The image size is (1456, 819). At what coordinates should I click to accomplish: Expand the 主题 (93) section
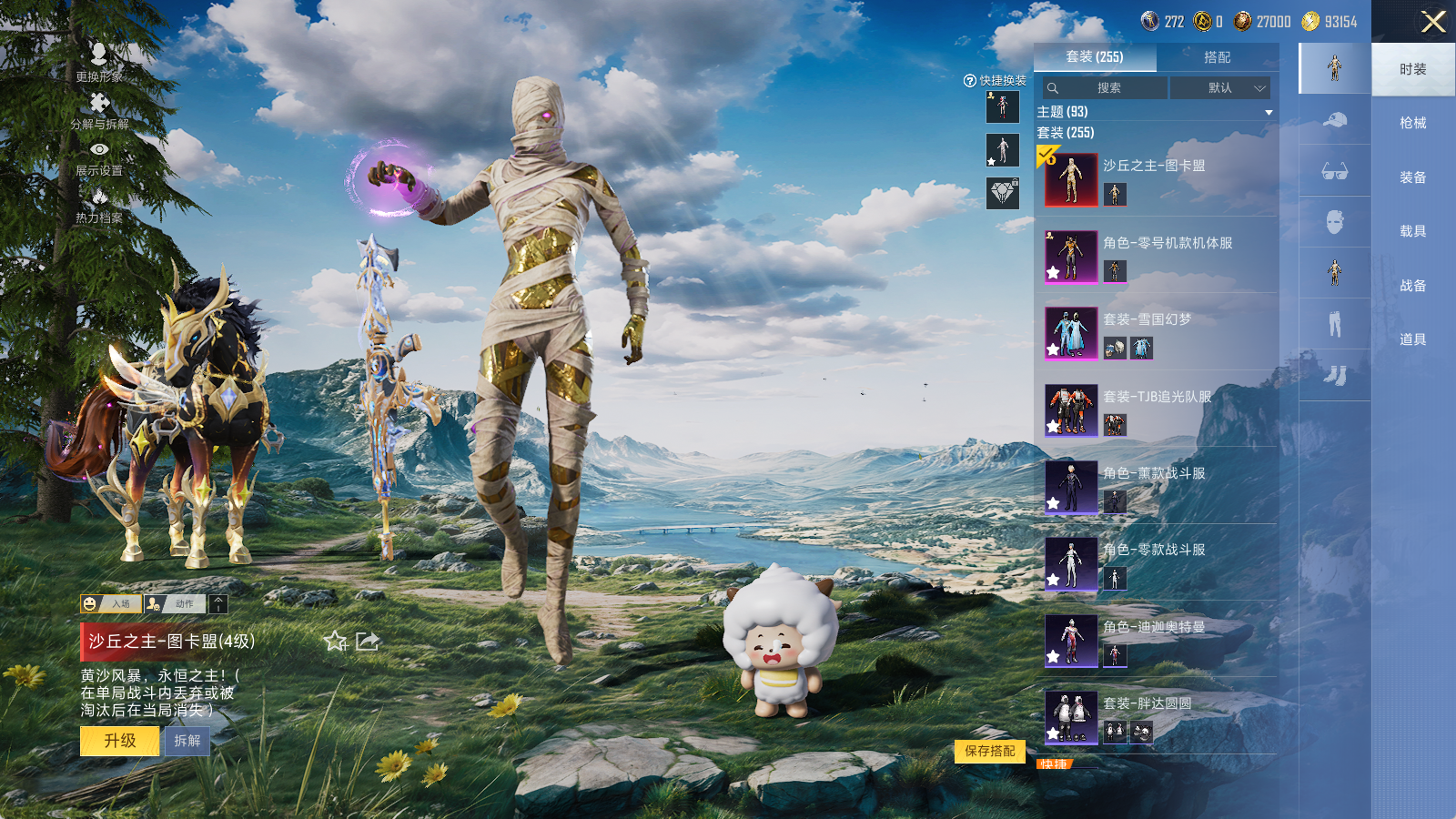click(x=1269, y=112)
